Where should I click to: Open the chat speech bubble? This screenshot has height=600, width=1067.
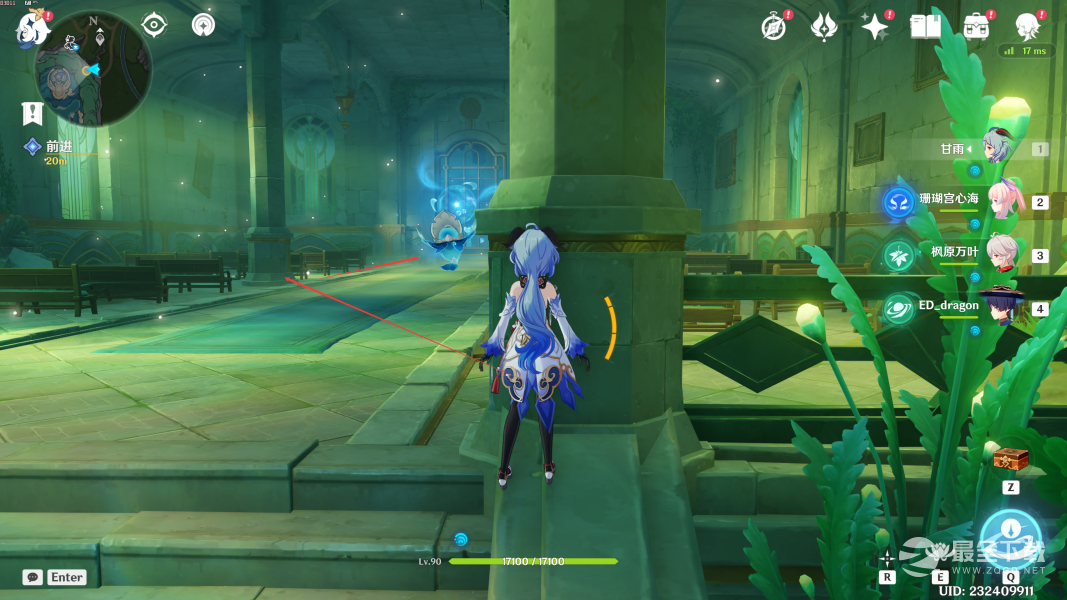point(33,577)
